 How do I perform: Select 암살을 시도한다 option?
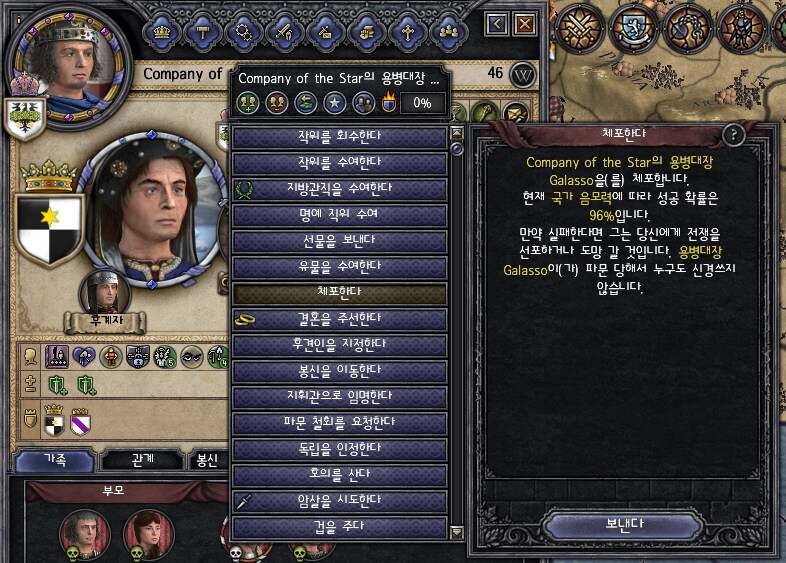[340, 500]
